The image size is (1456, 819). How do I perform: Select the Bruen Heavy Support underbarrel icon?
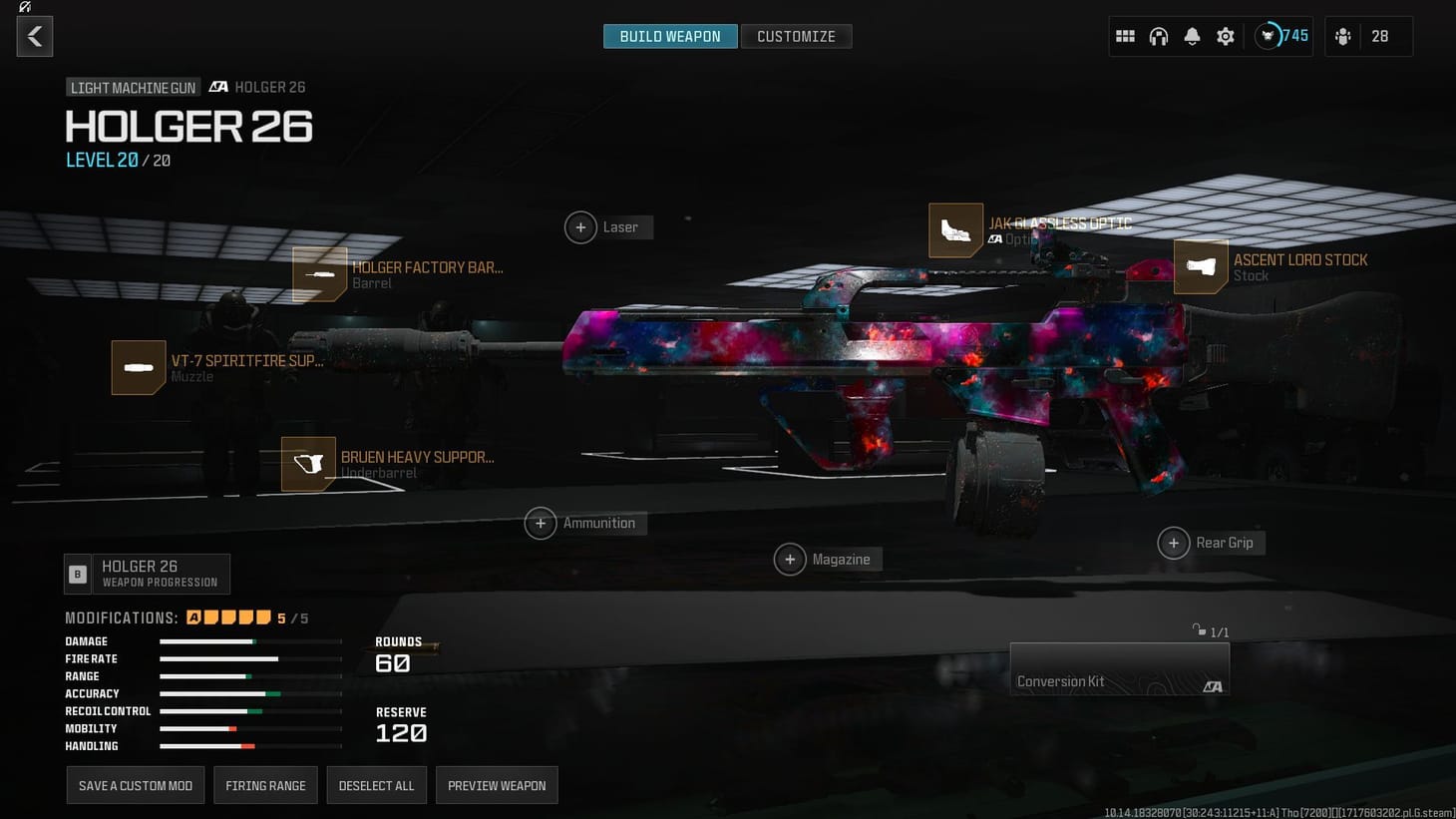(308, 464)
